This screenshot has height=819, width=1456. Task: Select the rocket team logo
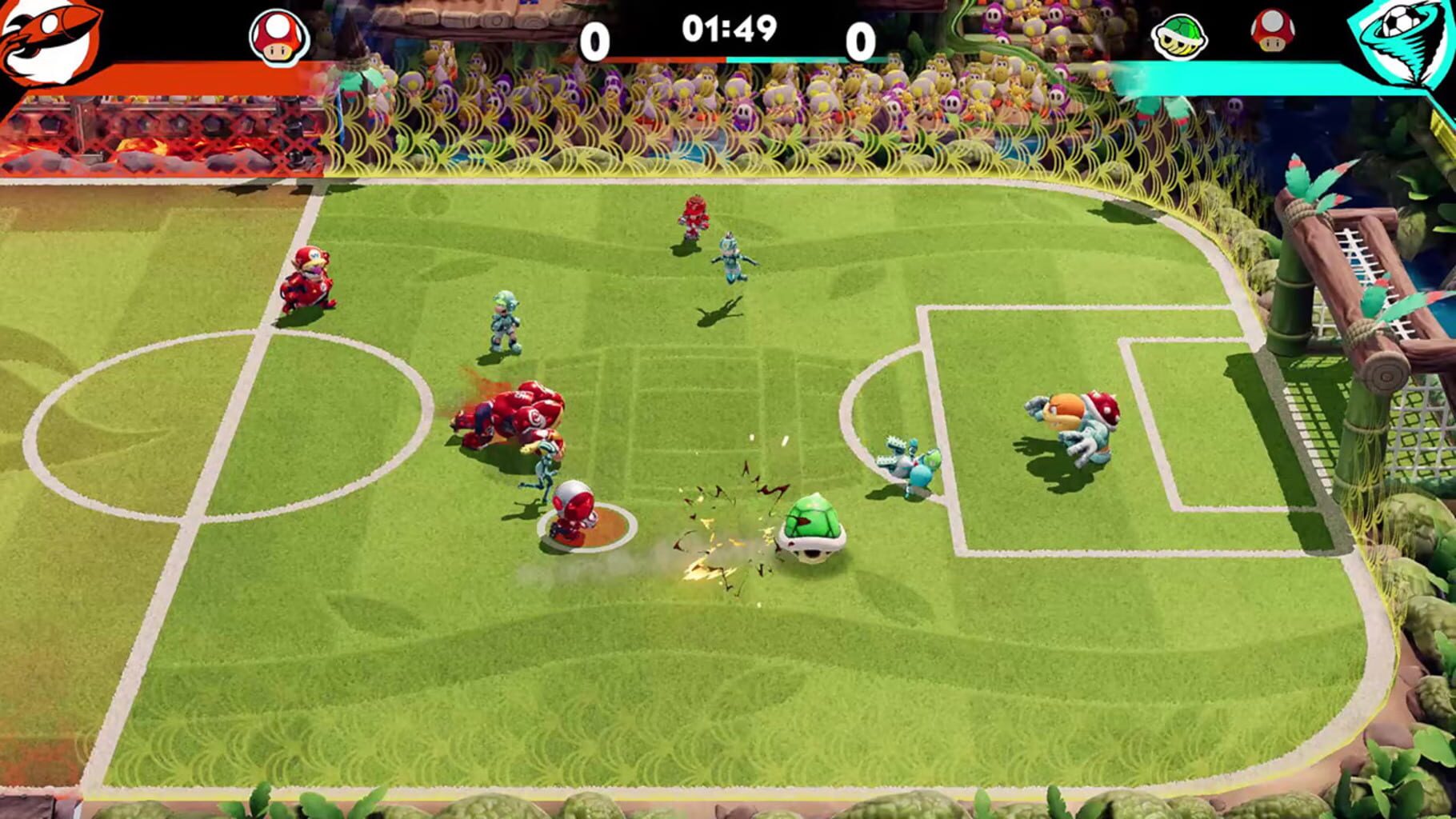52,36
